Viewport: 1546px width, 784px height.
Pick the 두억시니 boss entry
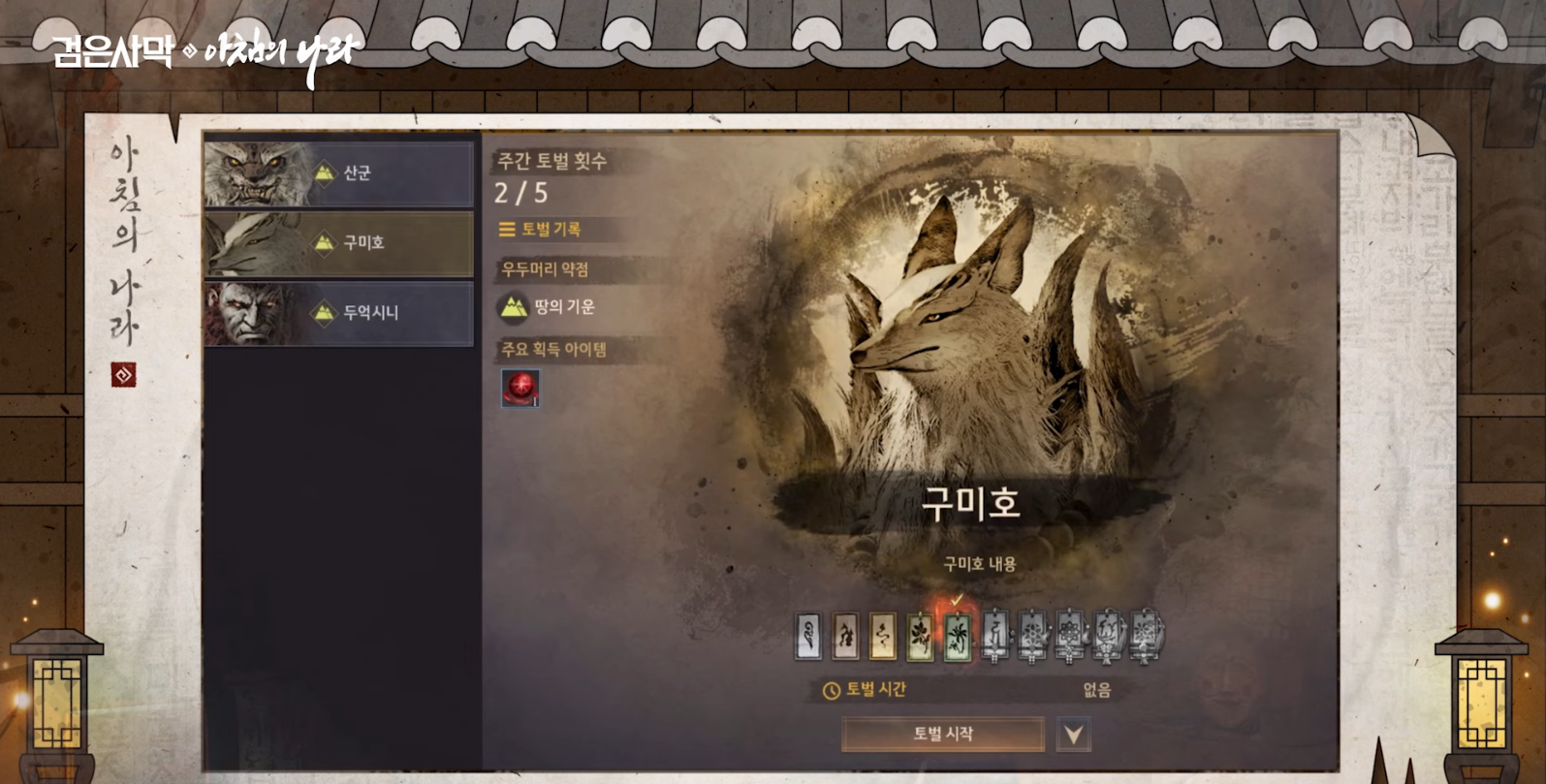tap(338, 313)
